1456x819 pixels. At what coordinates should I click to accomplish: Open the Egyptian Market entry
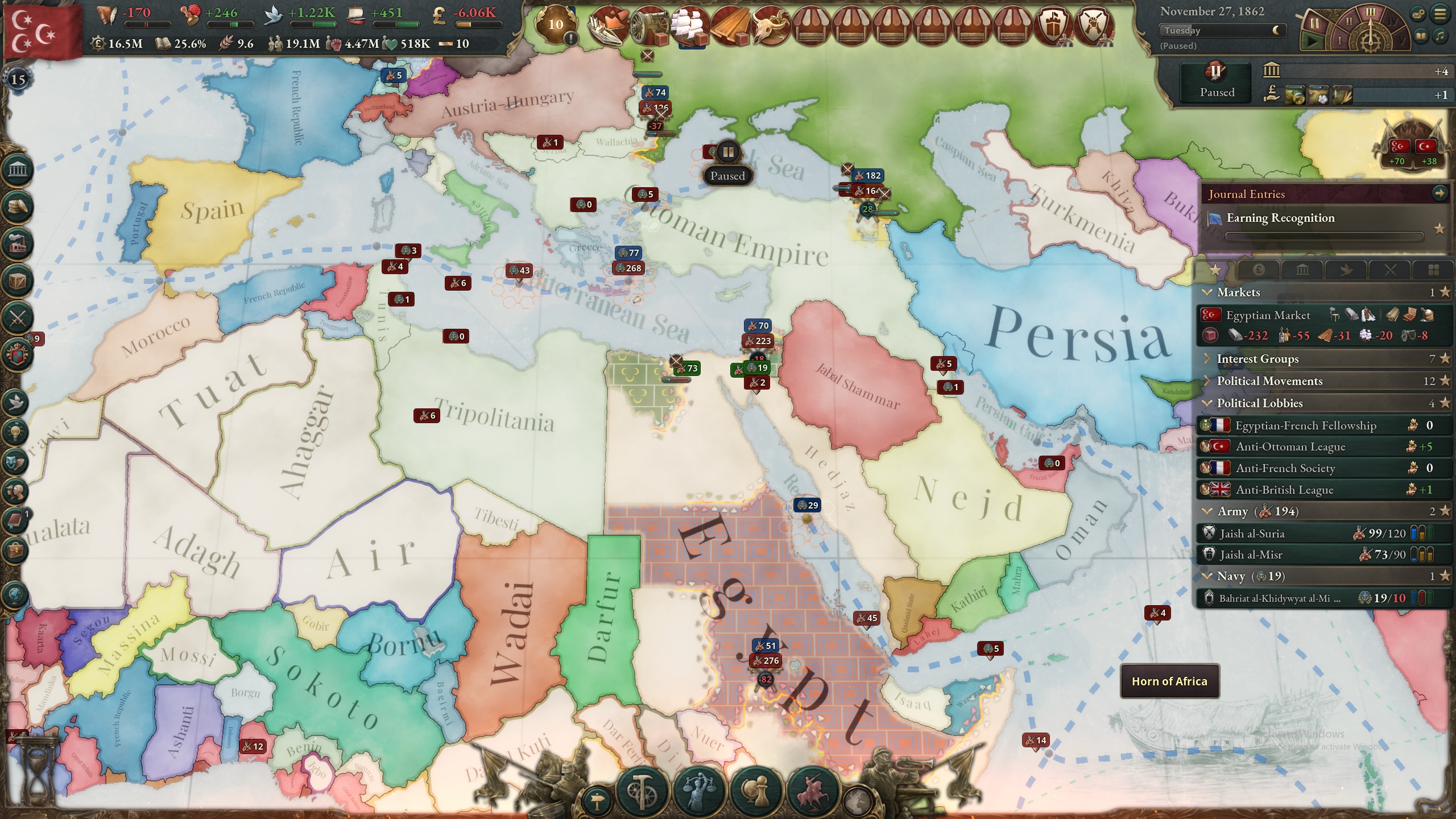pyautogui.click(x=1268, y=315)
